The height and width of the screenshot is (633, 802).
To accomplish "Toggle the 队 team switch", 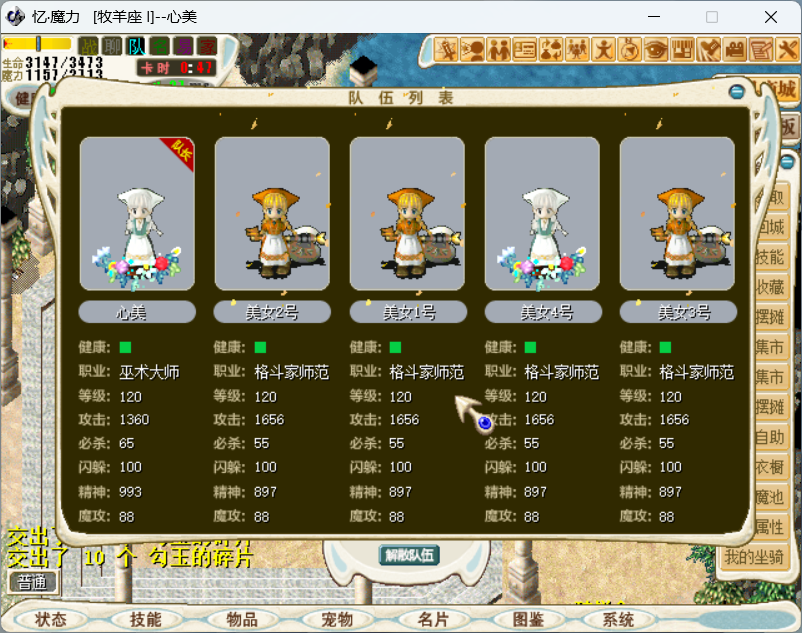I will tap(136, 46).
